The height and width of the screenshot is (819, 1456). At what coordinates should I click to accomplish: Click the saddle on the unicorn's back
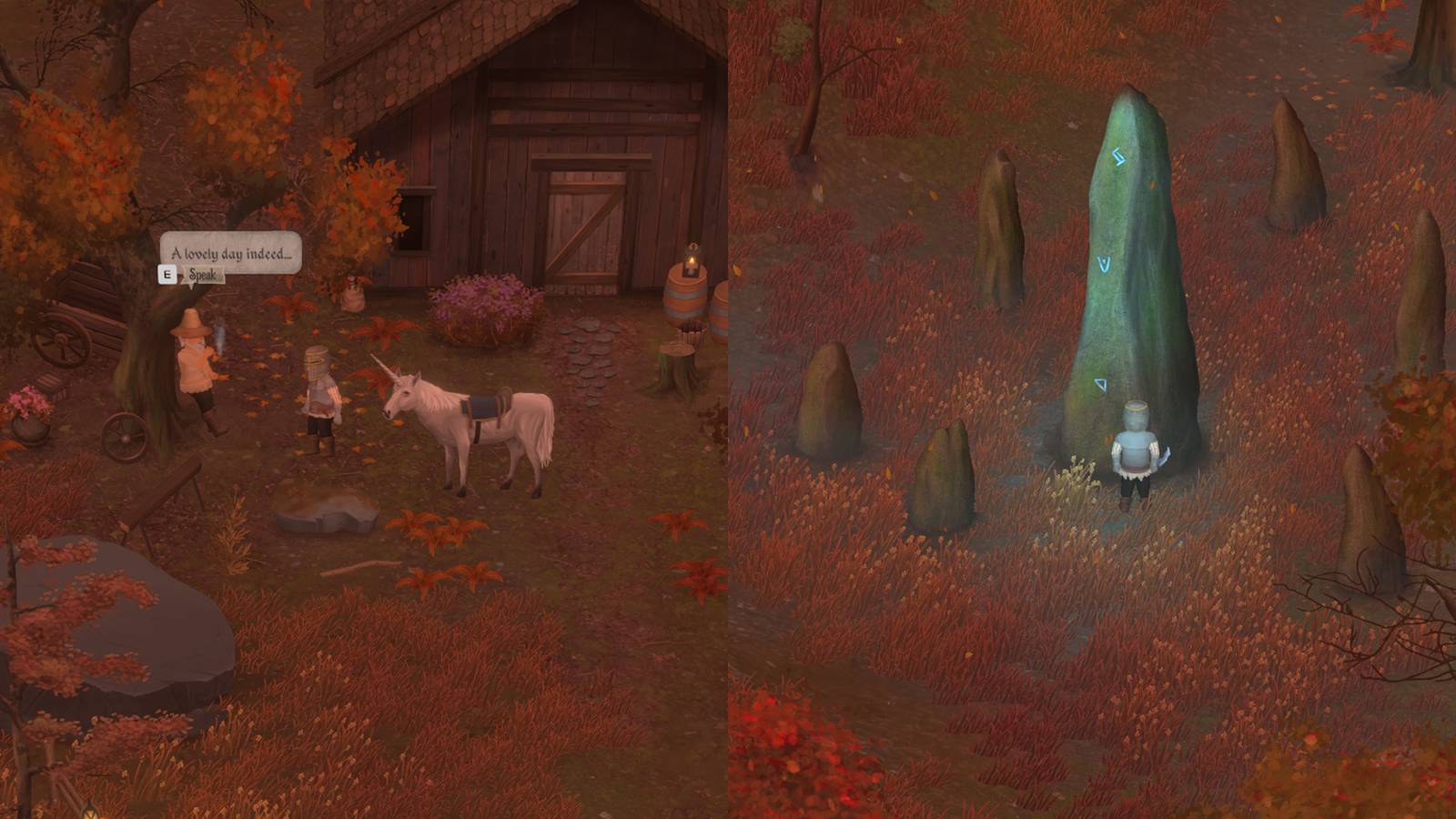(x=483, y=406)
